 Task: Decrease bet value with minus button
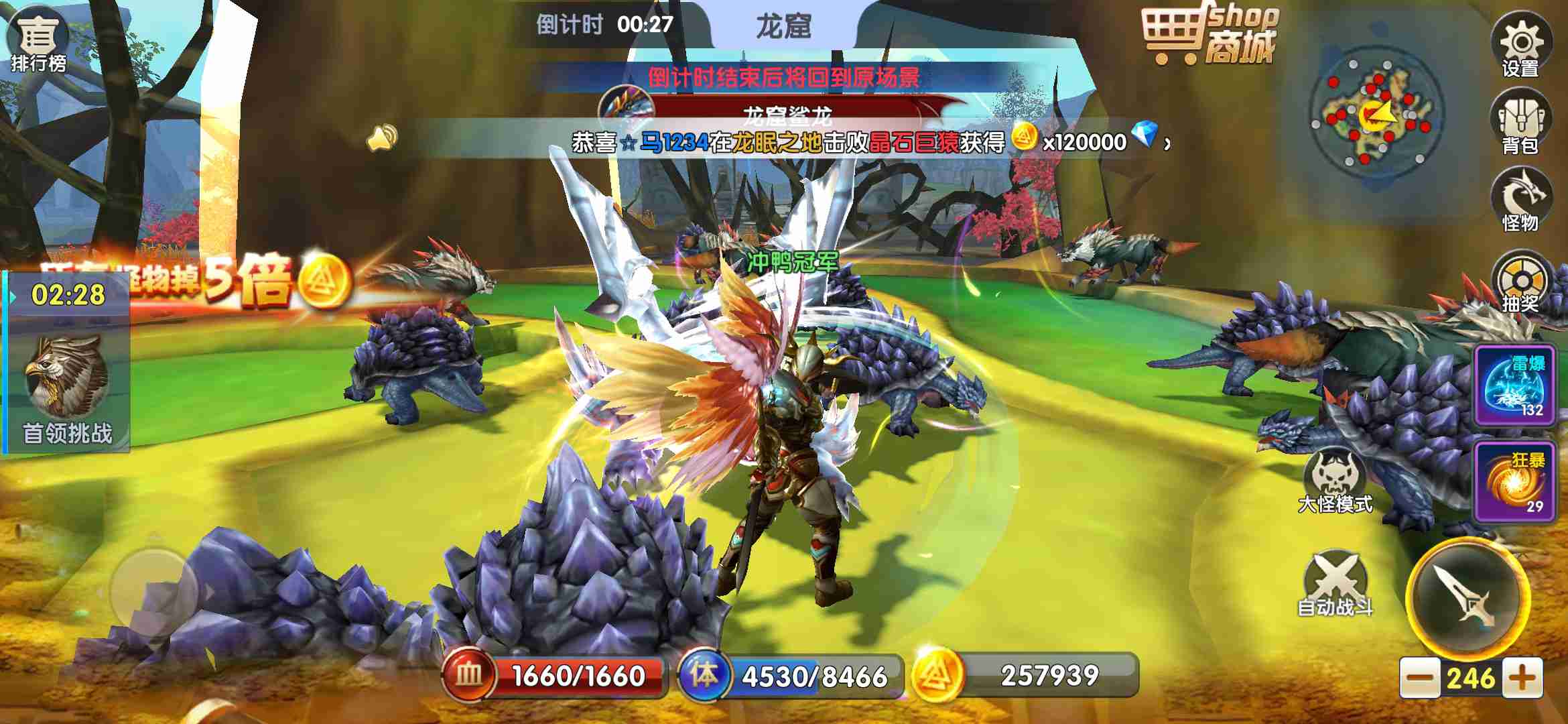point(1419,678)
